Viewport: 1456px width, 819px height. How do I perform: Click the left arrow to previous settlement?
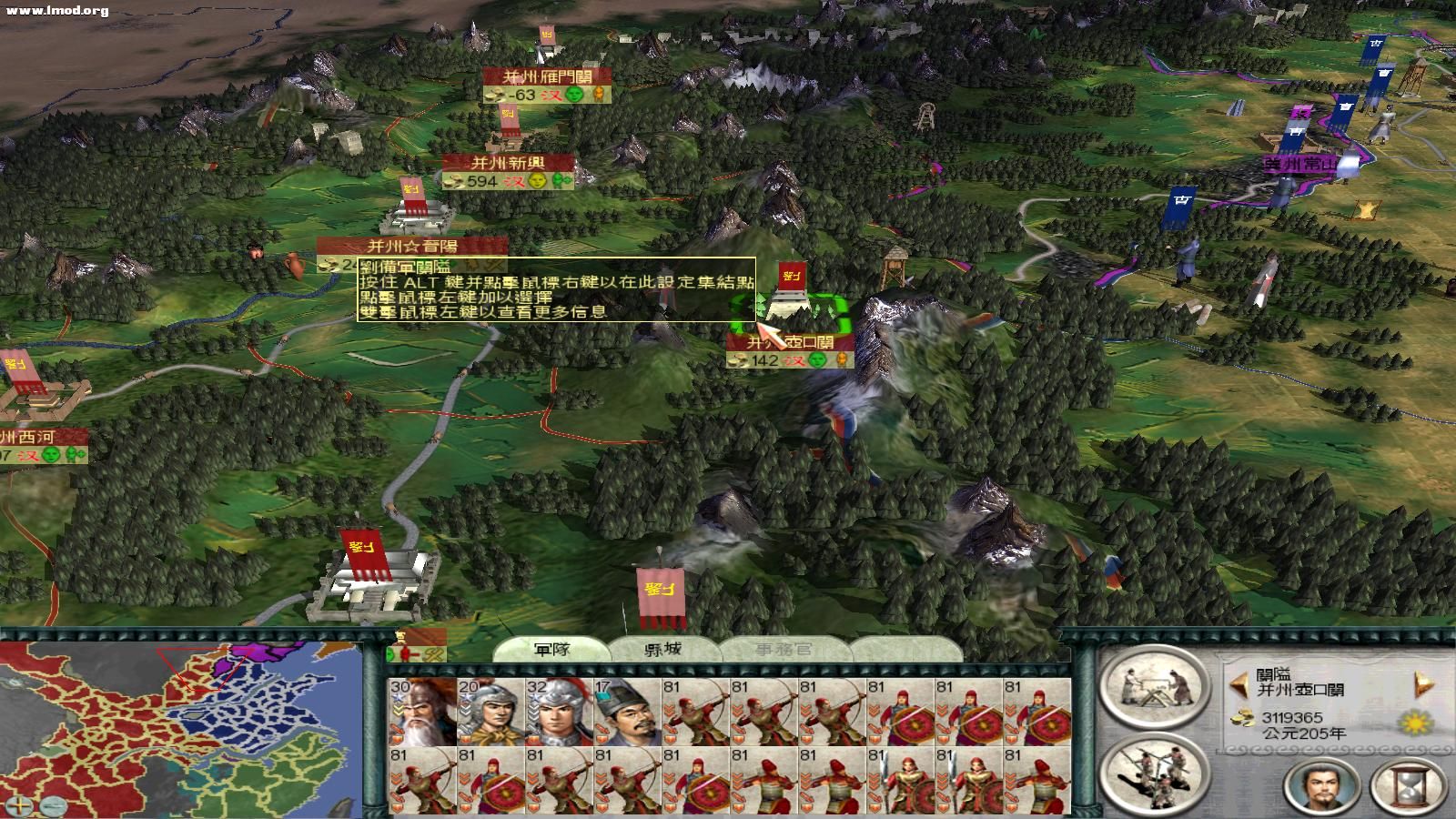point(1239,683)
